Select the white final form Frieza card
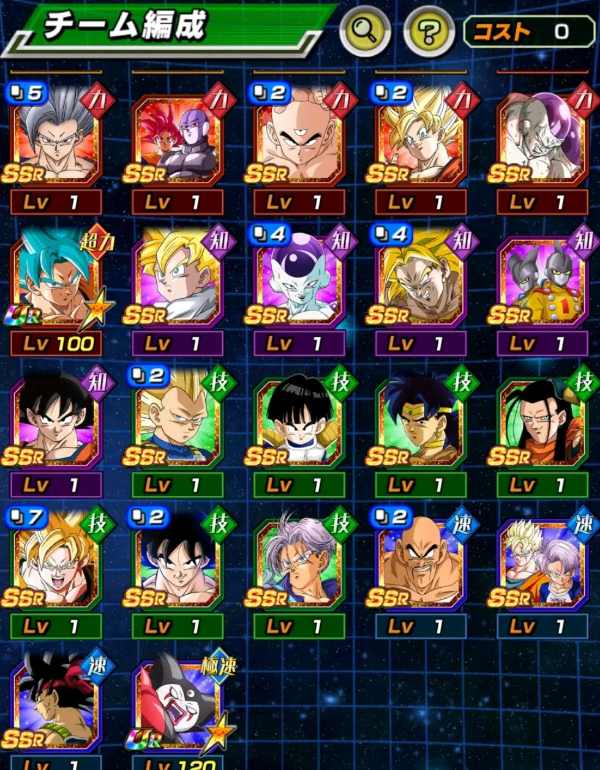 tap(299, 281)
